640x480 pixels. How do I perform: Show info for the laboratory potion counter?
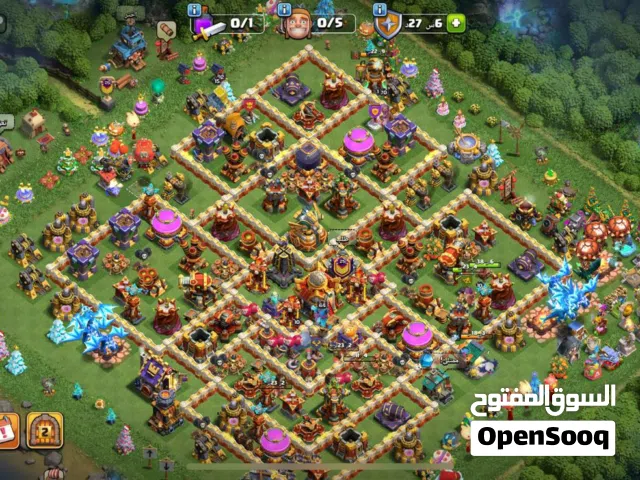pos(196,8)
